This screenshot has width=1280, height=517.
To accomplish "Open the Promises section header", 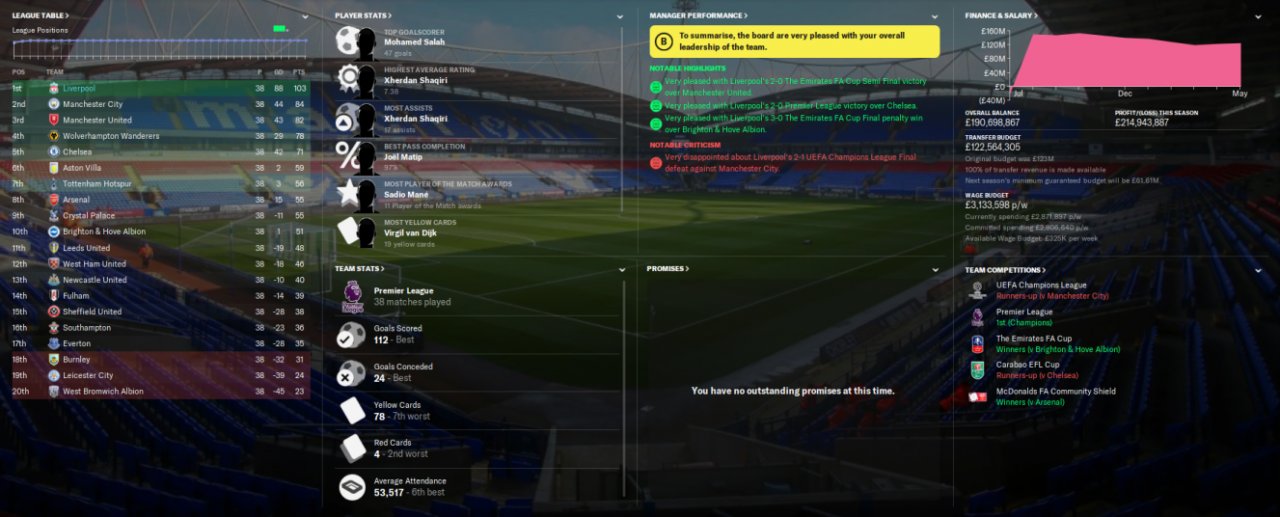I will [x=668, y=269].
